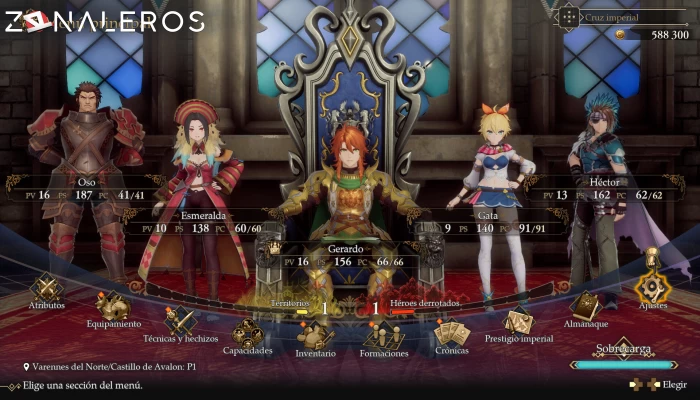Open Técnicas y hechizos
Image resolution: width=700 pixels, height=400 pixels.
click(x=181, y=322)
